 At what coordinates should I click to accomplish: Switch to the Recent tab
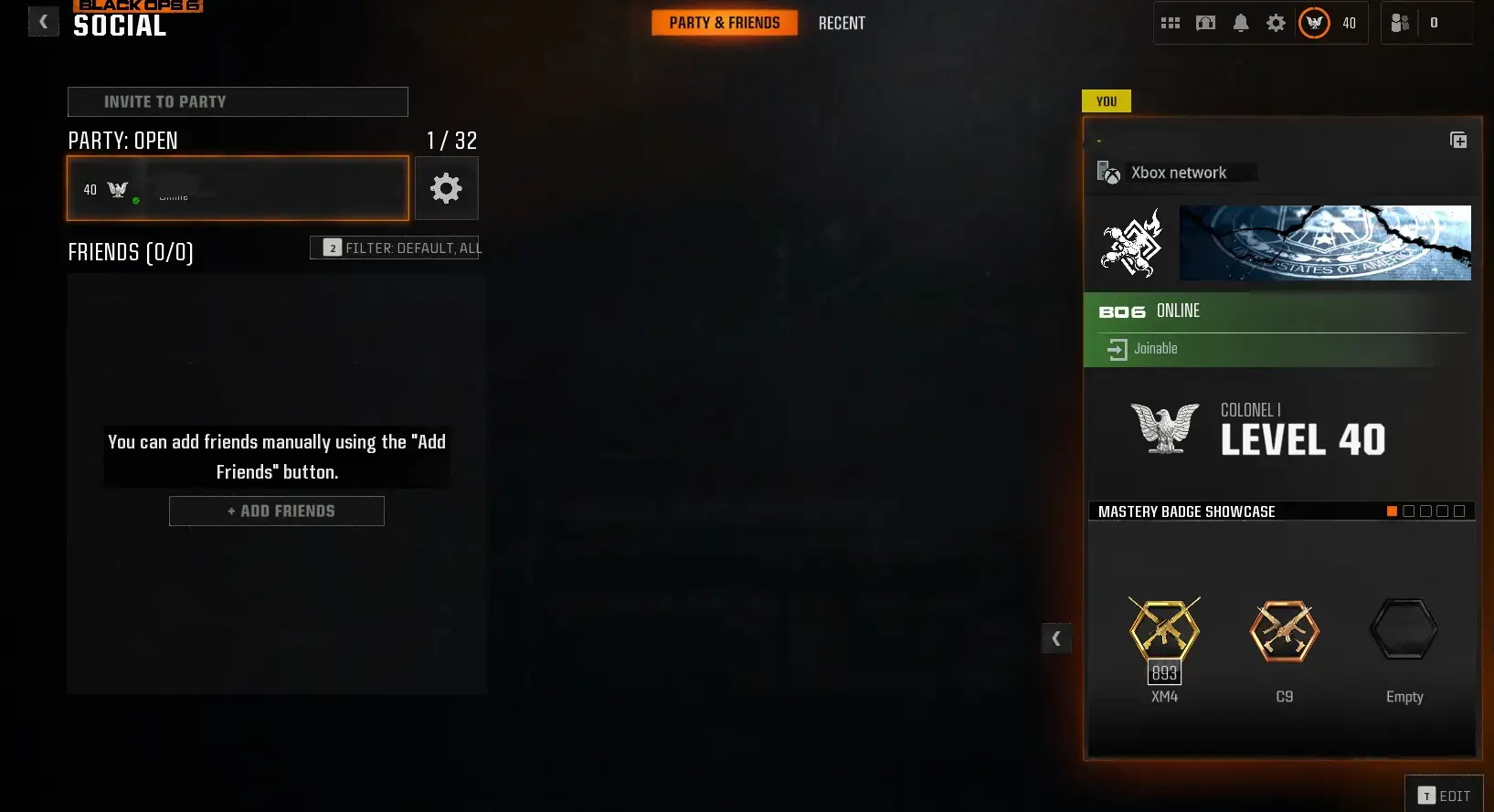coord(842,23)
